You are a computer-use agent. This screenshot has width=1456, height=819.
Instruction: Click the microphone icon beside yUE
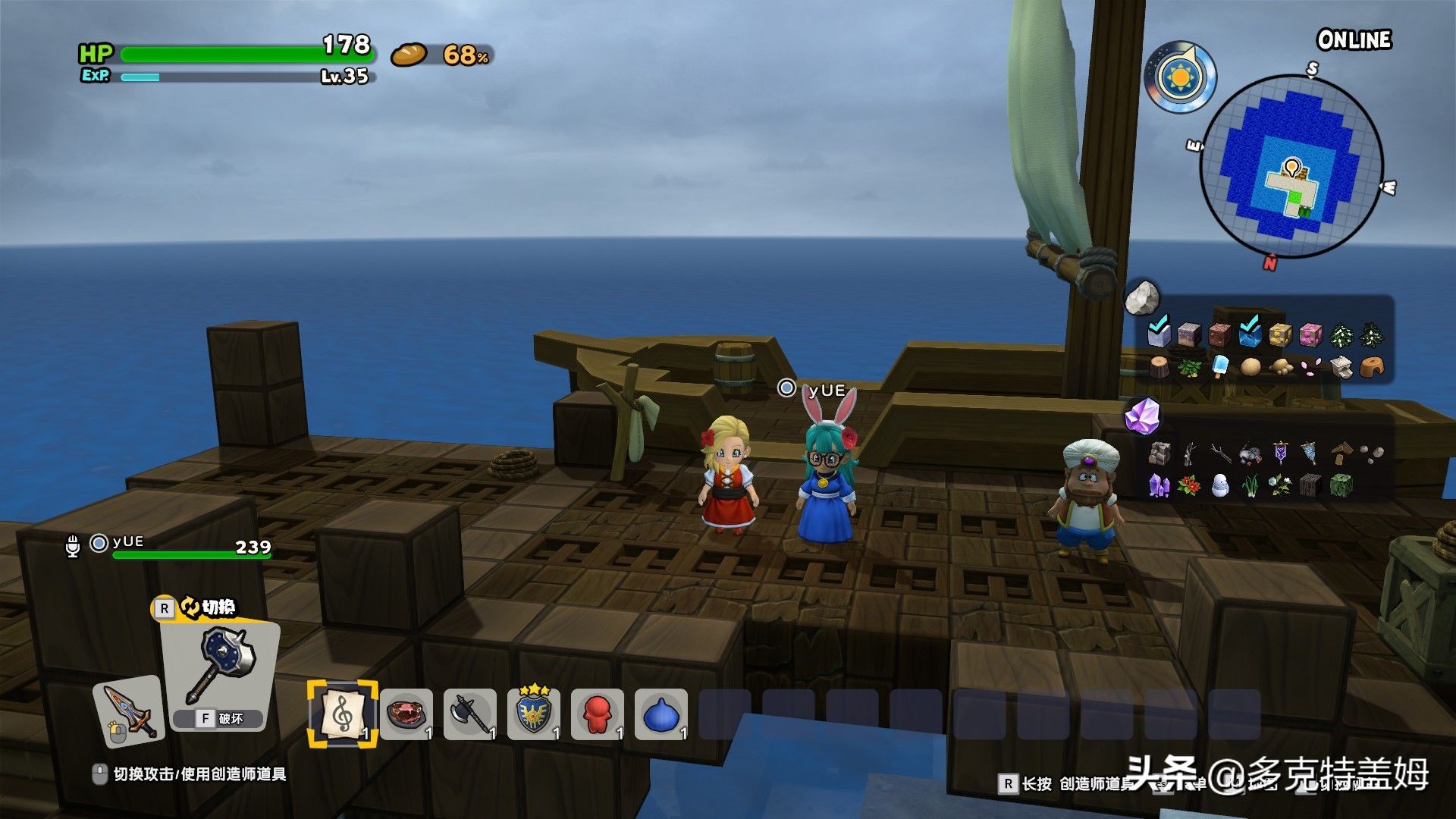[x=73, y=546]
